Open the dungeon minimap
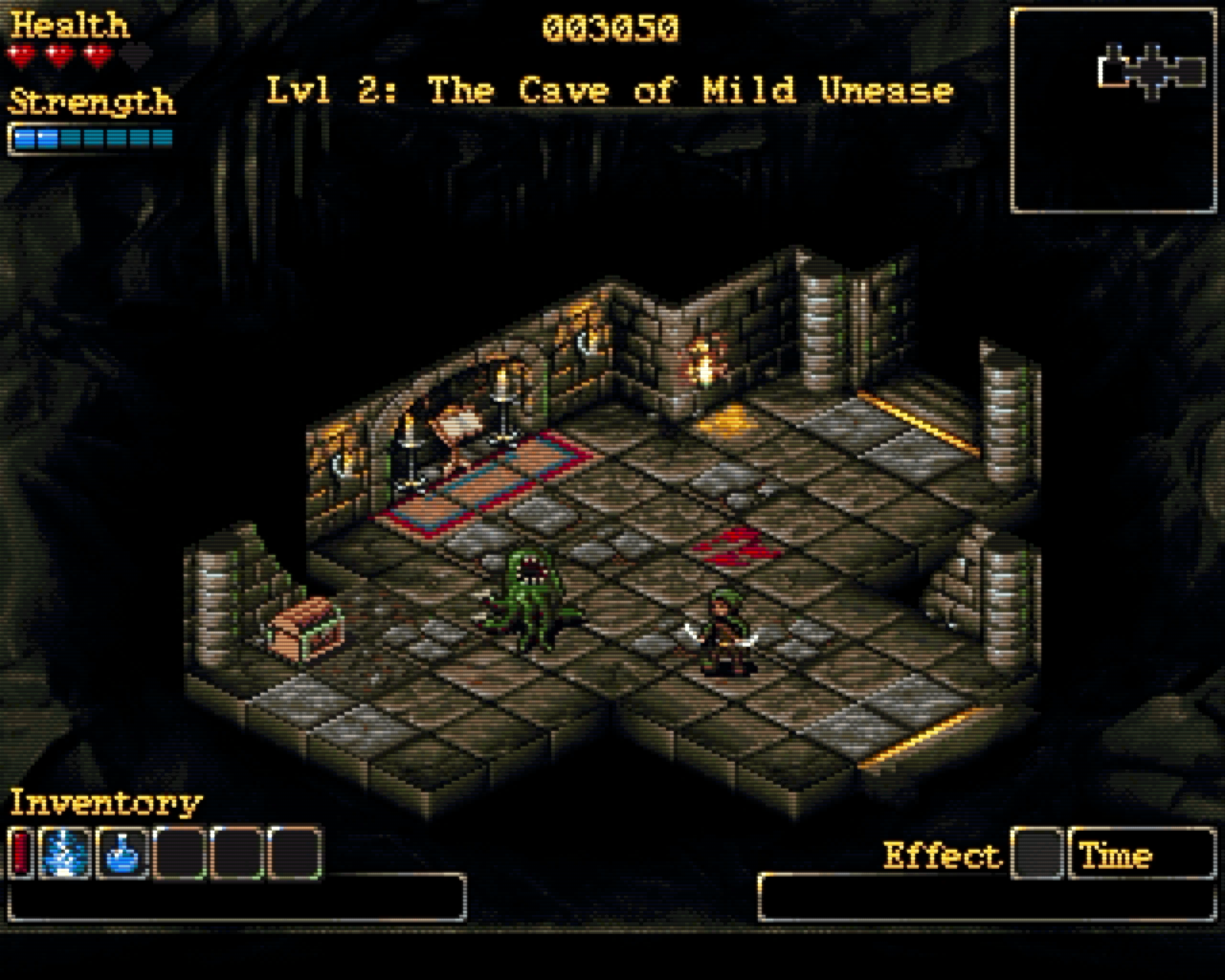1225x980 pixels. (1113, 111)
